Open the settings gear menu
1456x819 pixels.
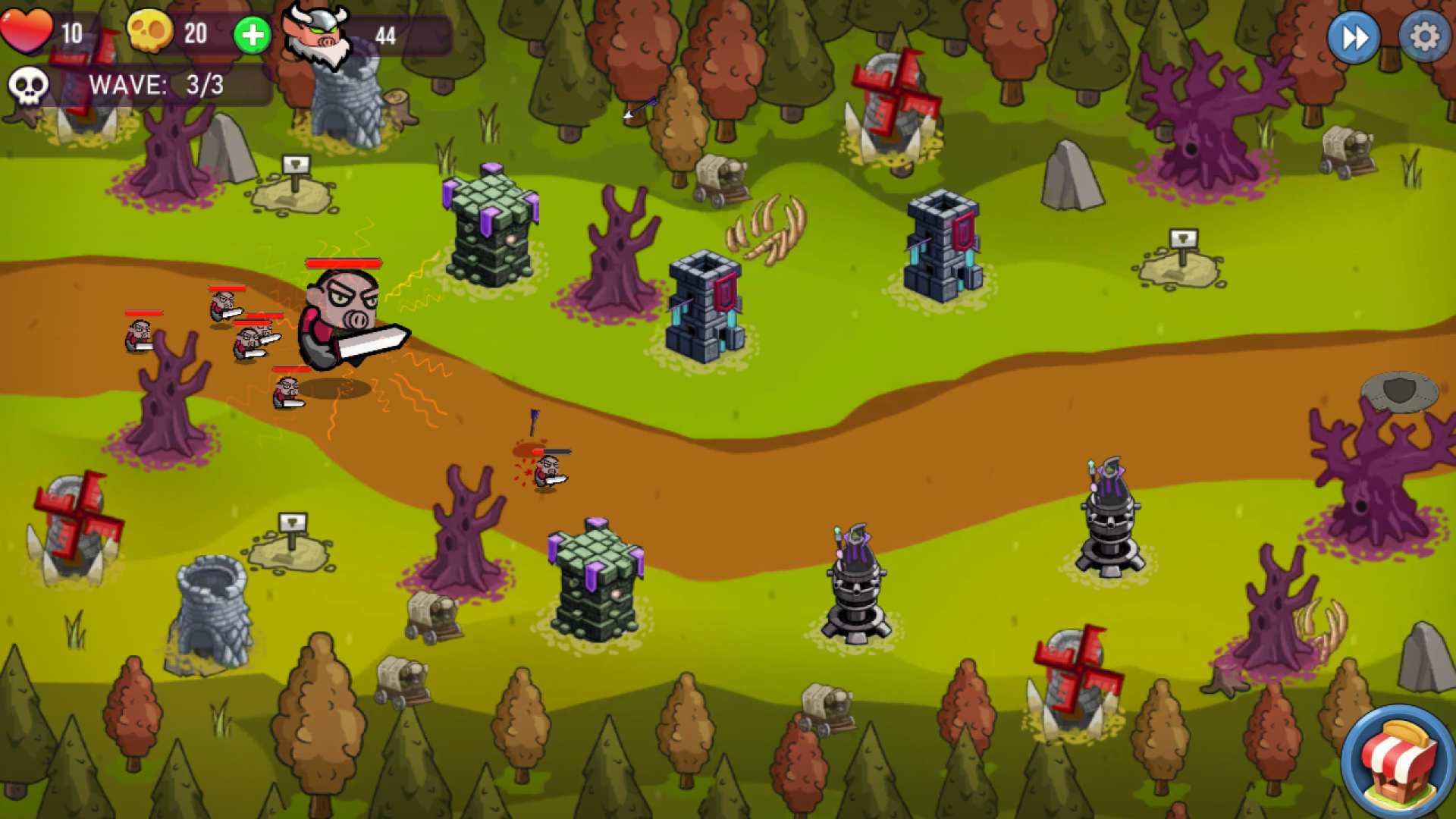coord(1423,36)
